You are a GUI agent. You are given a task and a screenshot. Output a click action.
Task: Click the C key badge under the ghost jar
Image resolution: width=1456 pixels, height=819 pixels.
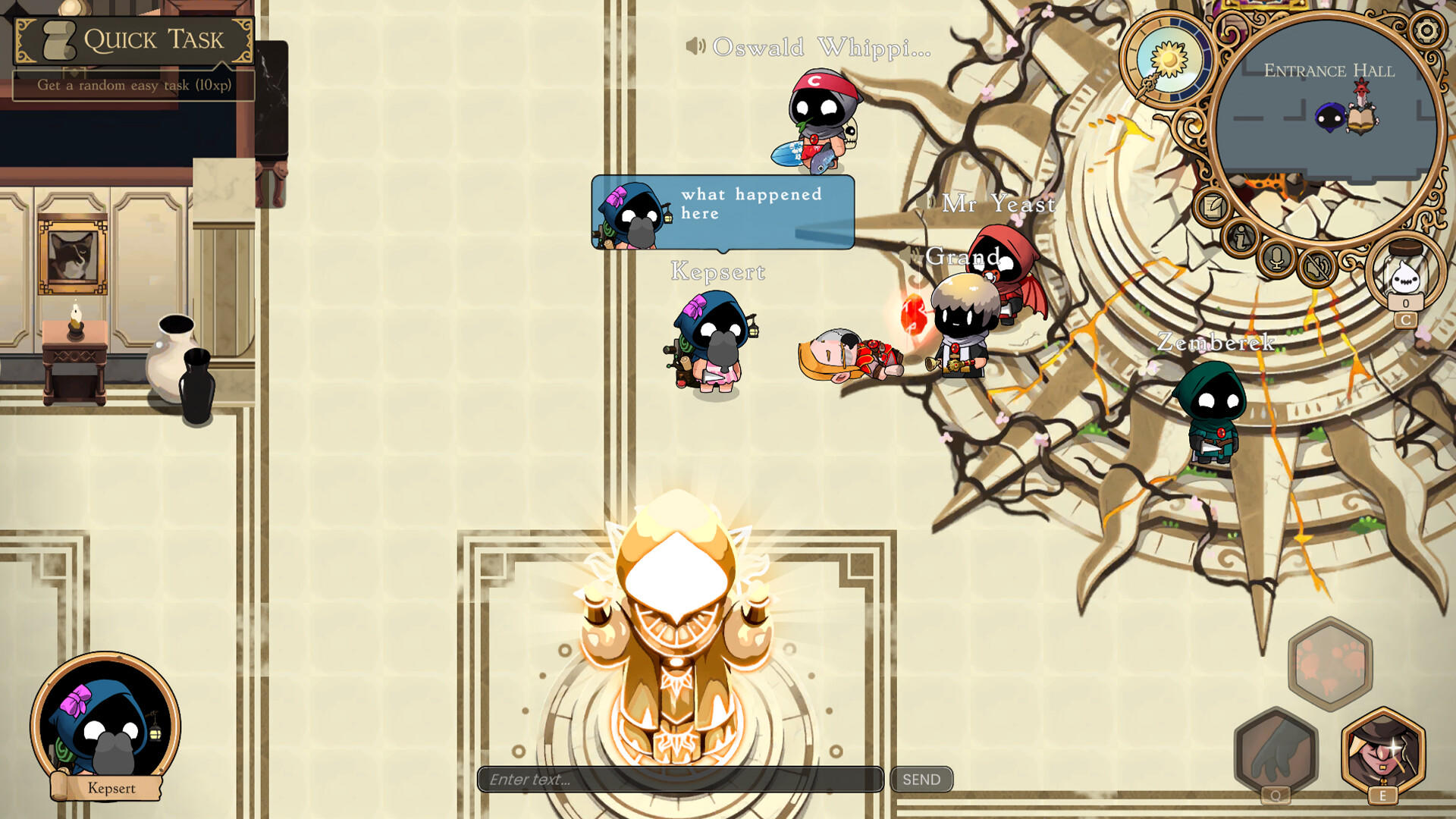[1406, 320]
